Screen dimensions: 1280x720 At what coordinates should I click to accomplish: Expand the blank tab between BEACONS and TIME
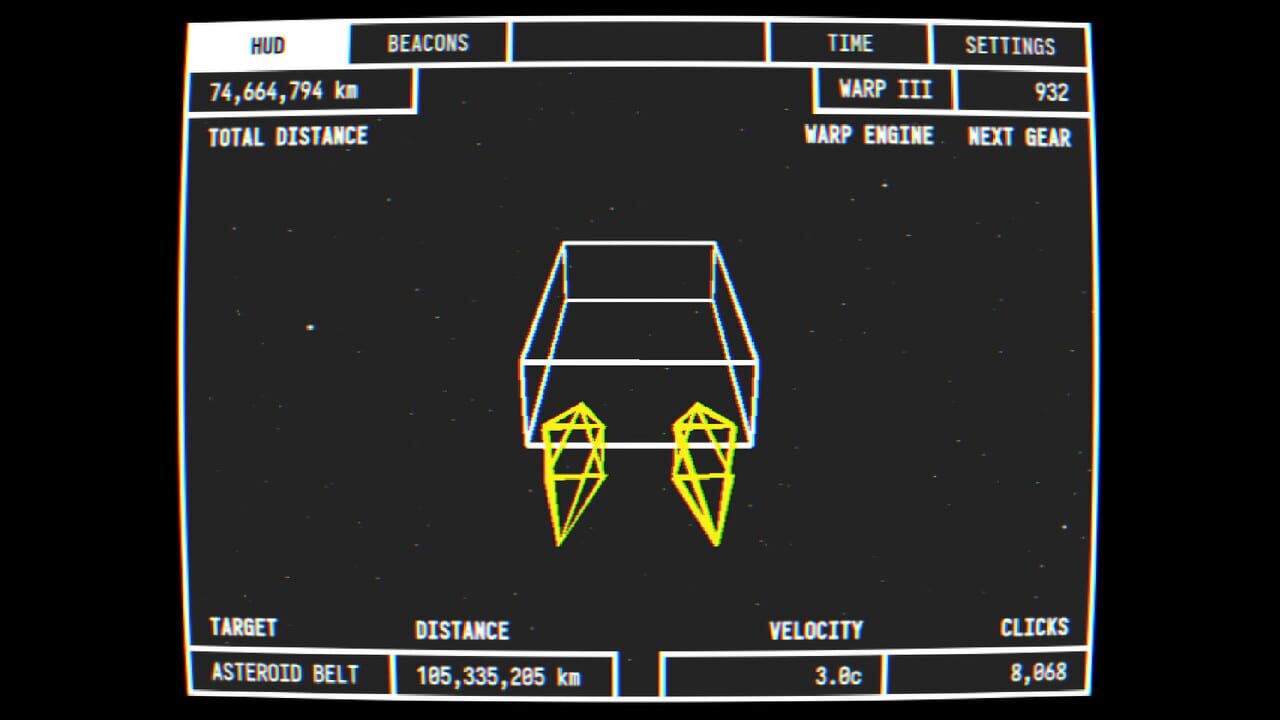click(637, 43)
